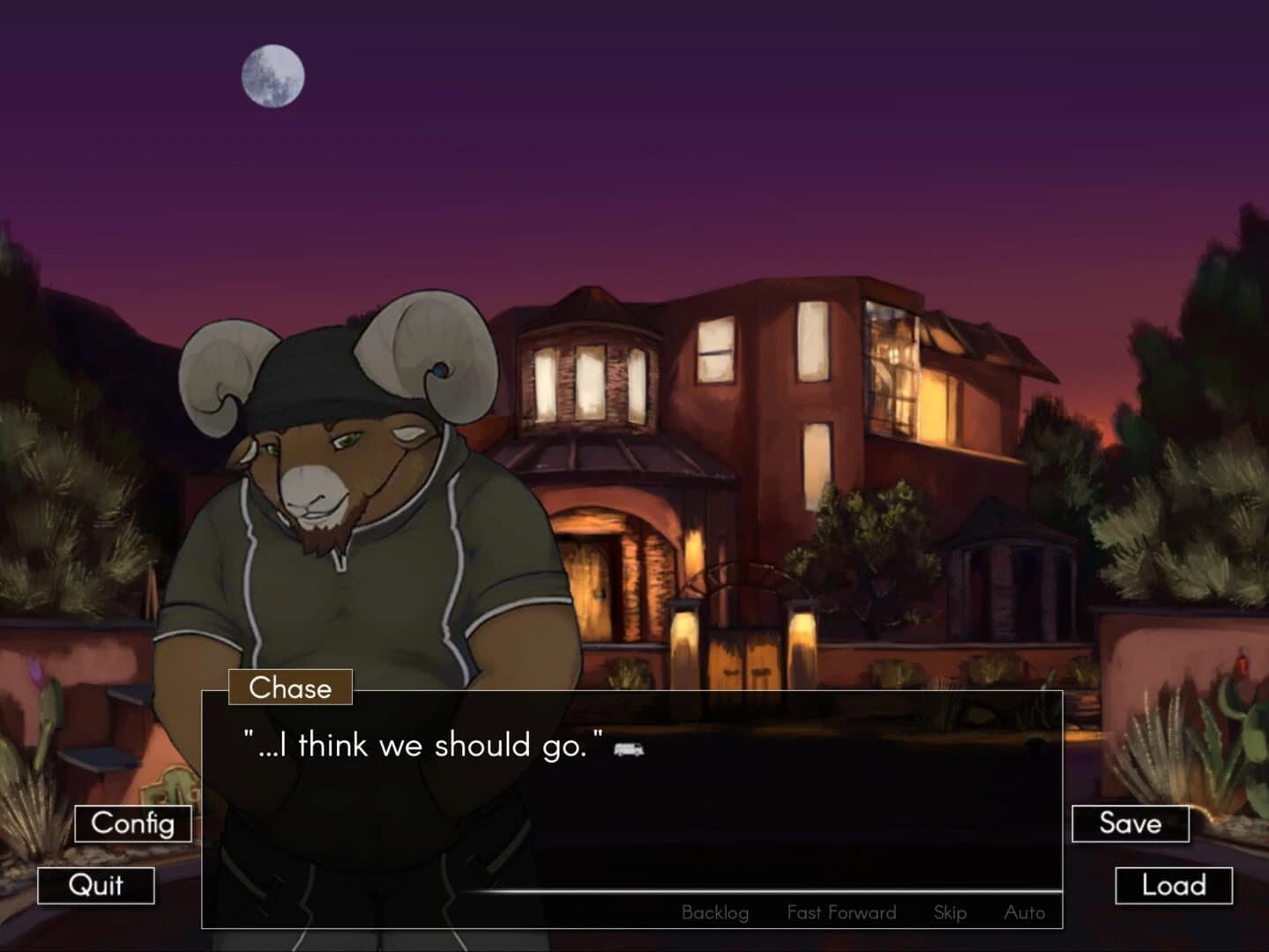Open the Save screen
This screenshot has height=952, width=1269.
tap(1131, 824)
